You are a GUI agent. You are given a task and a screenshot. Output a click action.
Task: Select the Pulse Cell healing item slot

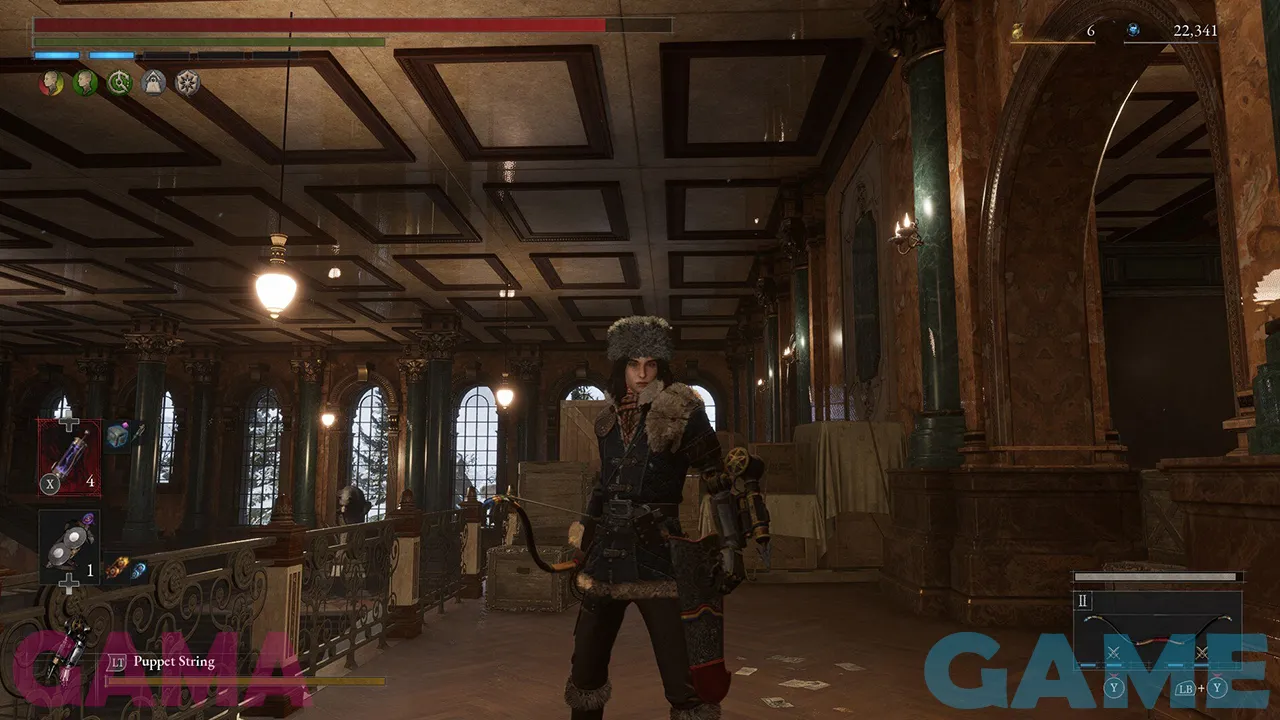pyautogui.click(x=69, y=457)
